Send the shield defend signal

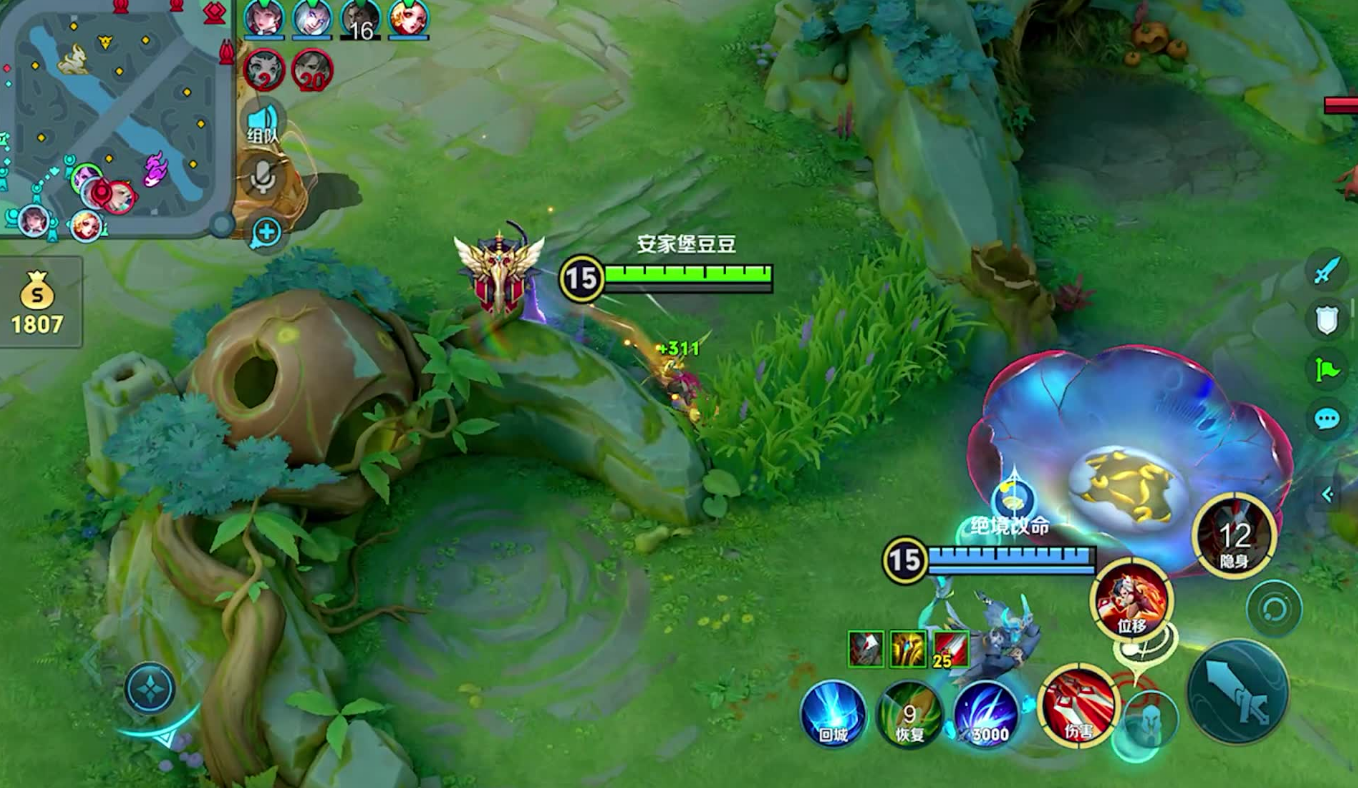pos(1327,319)
